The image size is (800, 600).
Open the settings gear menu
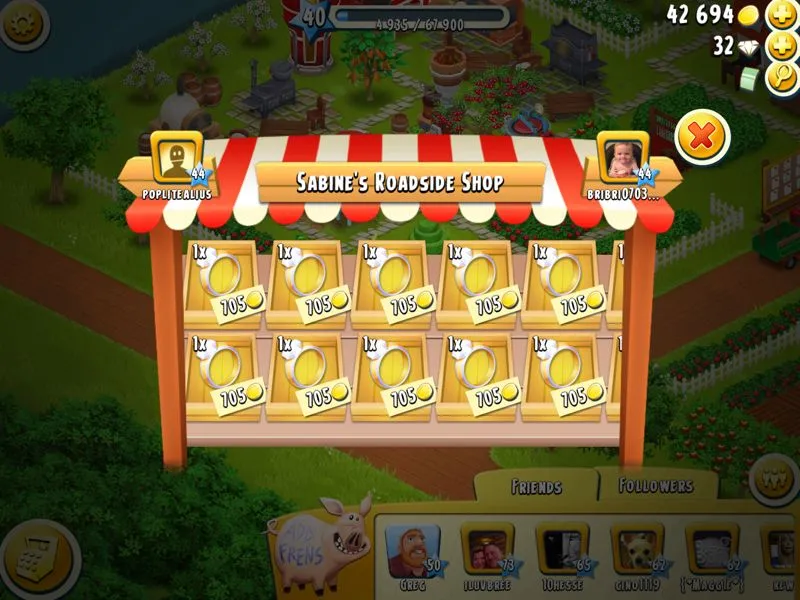(22, 23)
